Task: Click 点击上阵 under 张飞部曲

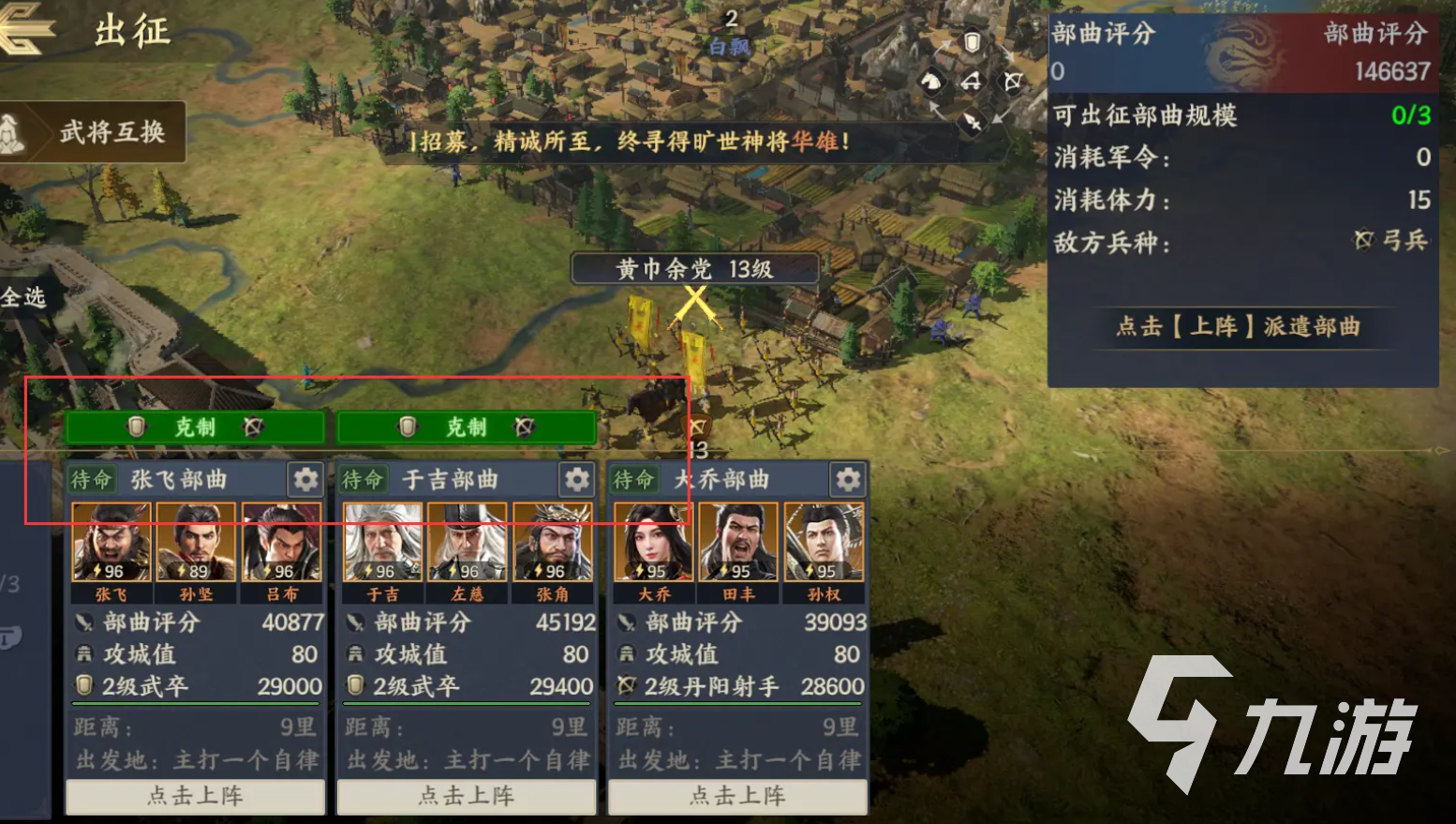Action: tap(195, 796)
